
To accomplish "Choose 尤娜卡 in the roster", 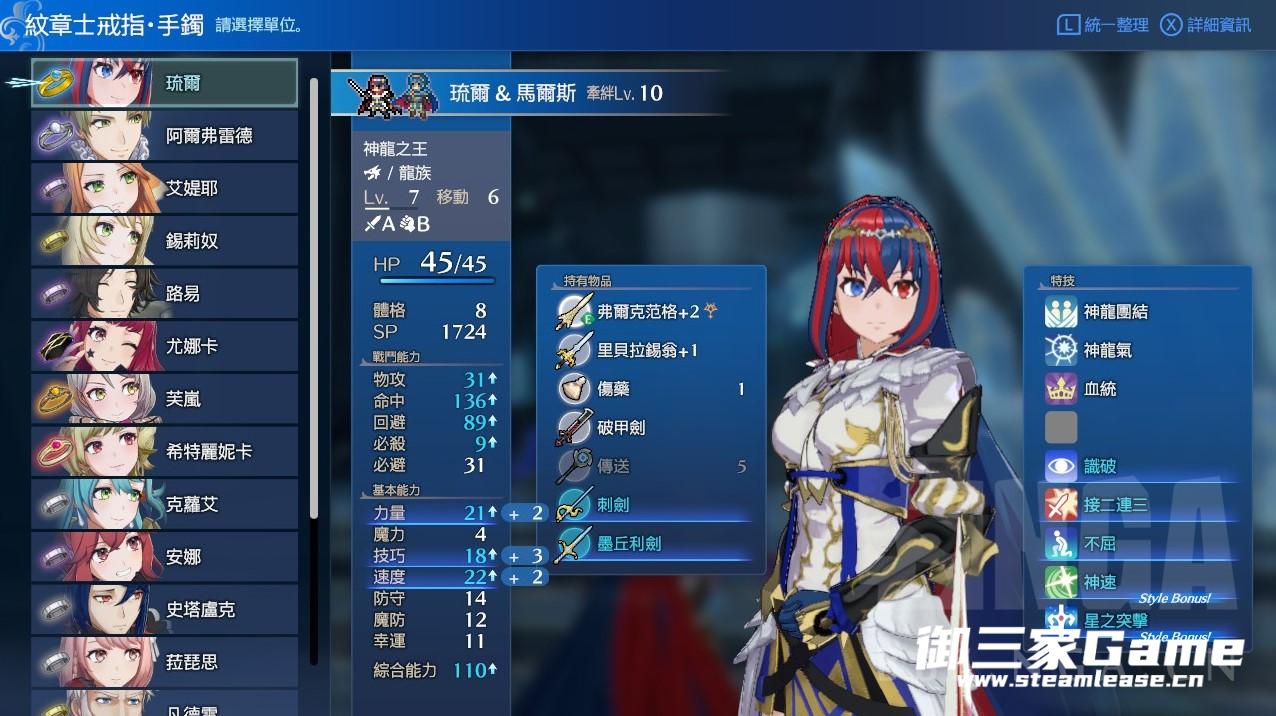I will (x=165, y=346).
